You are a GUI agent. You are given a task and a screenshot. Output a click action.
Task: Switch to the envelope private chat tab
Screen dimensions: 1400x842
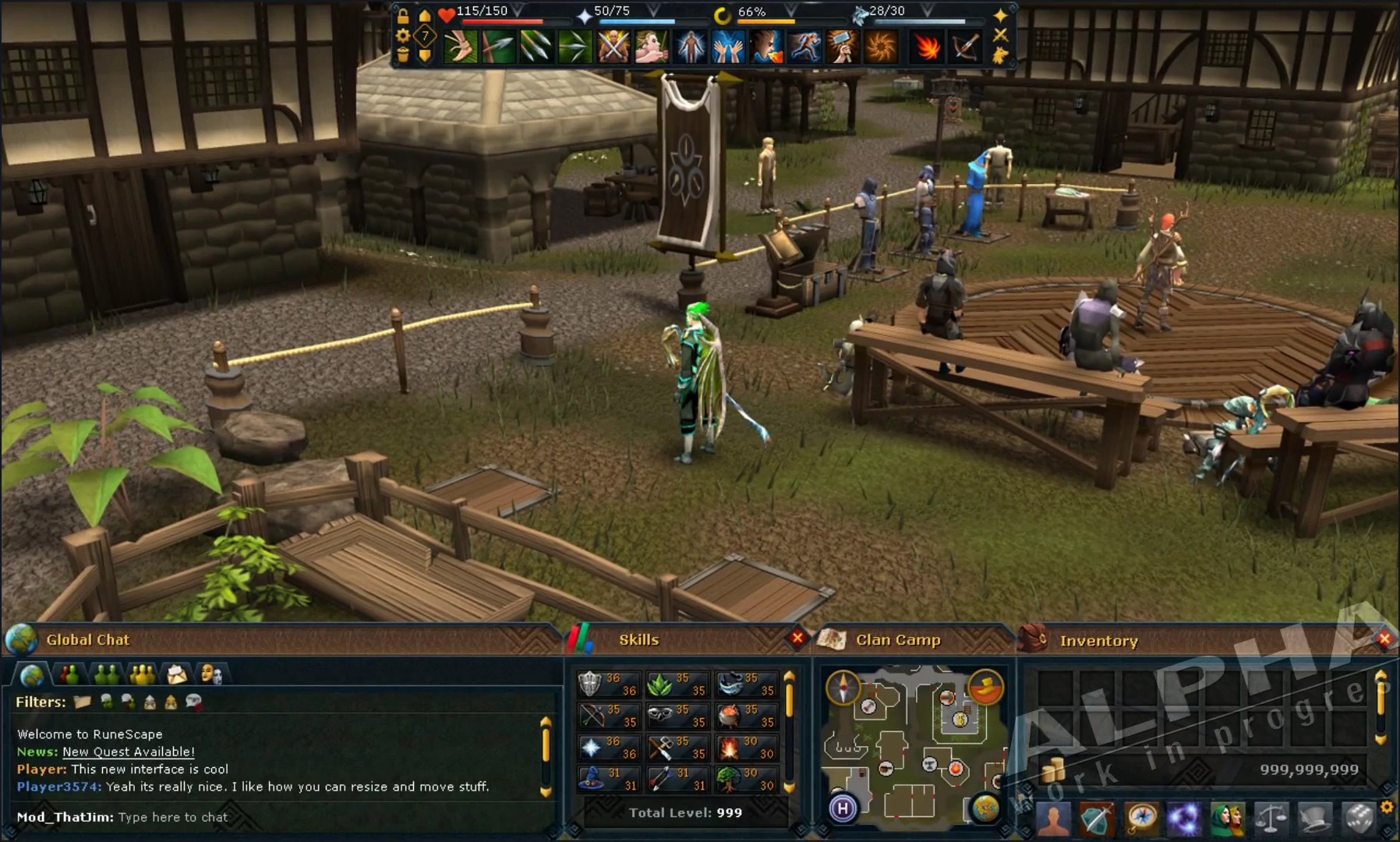(x=177, y=674)
